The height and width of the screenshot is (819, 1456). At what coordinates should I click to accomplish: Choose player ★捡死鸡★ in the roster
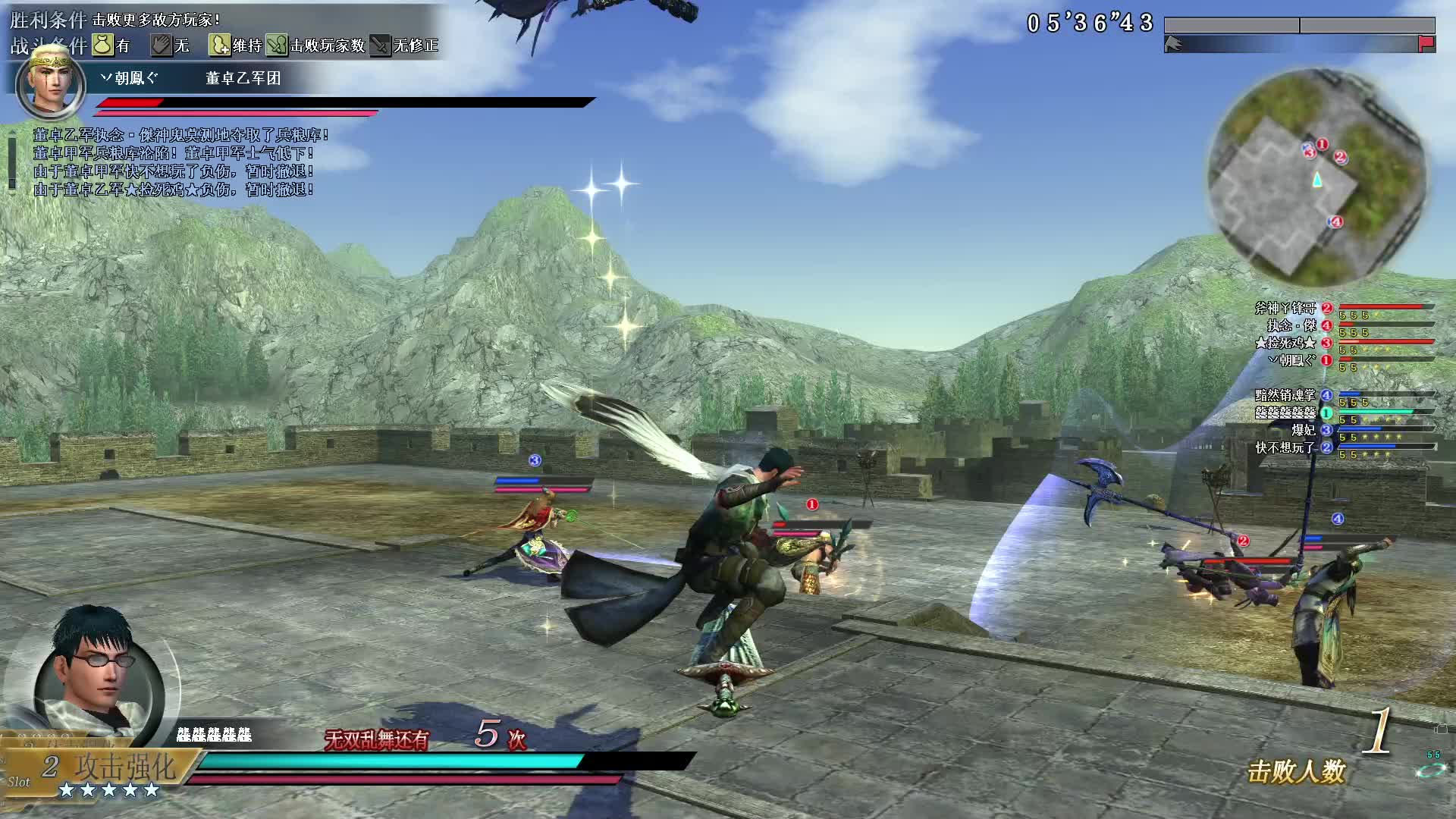click(1286, 343)
